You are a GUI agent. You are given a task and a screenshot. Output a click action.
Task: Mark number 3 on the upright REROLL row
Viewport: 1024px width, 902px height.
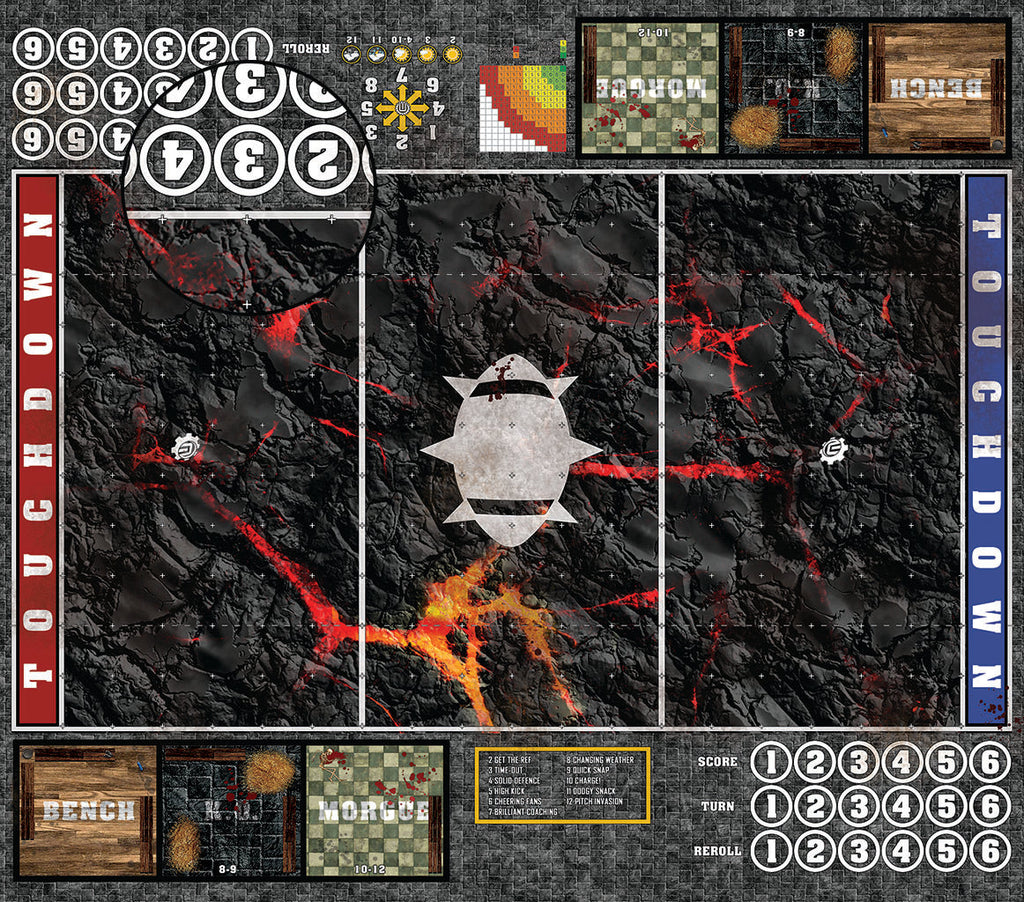pyautogui.click(x=859, y=851)
